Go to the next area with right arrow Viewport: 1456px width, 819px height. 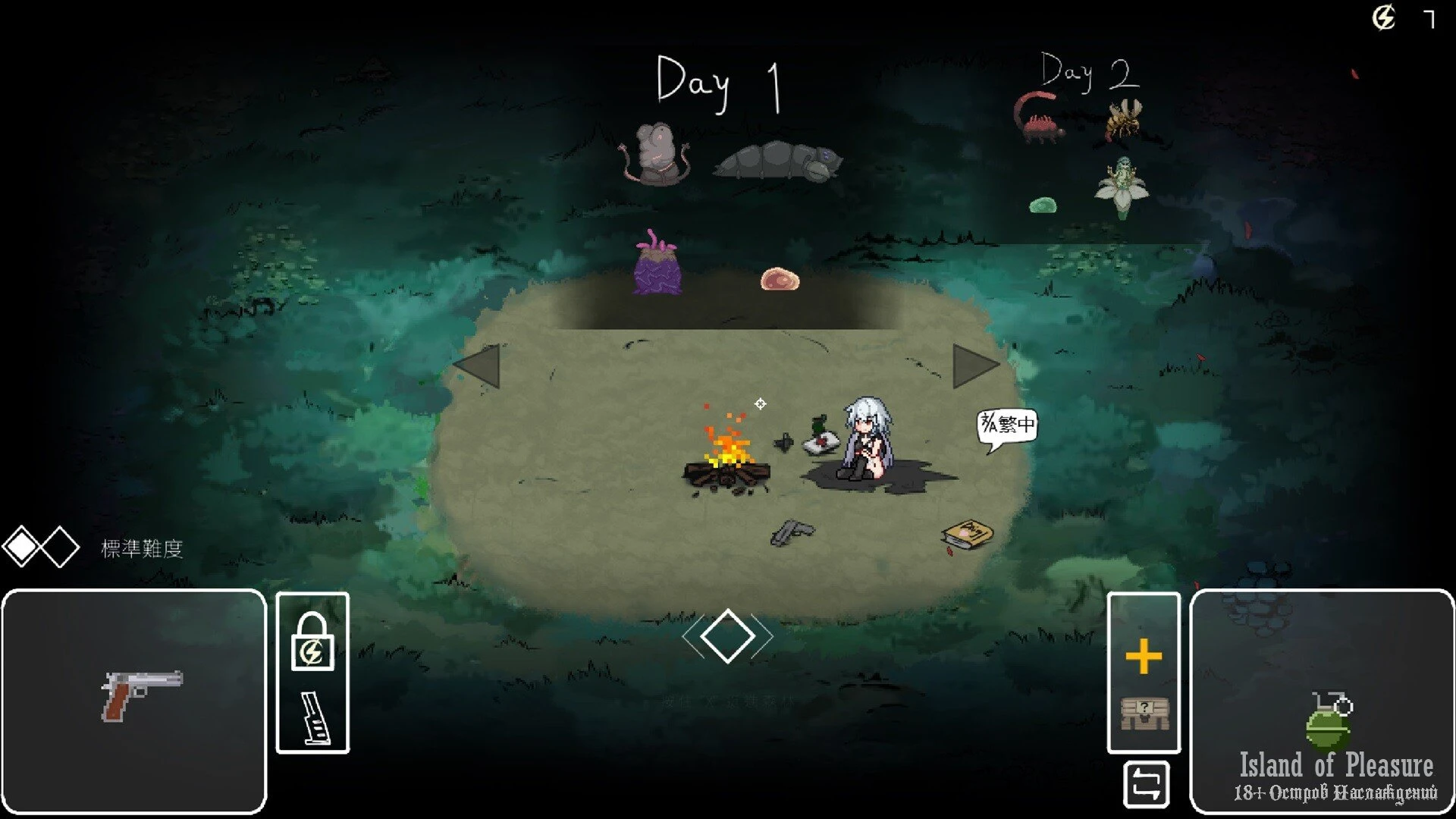[x=974, y=366]
